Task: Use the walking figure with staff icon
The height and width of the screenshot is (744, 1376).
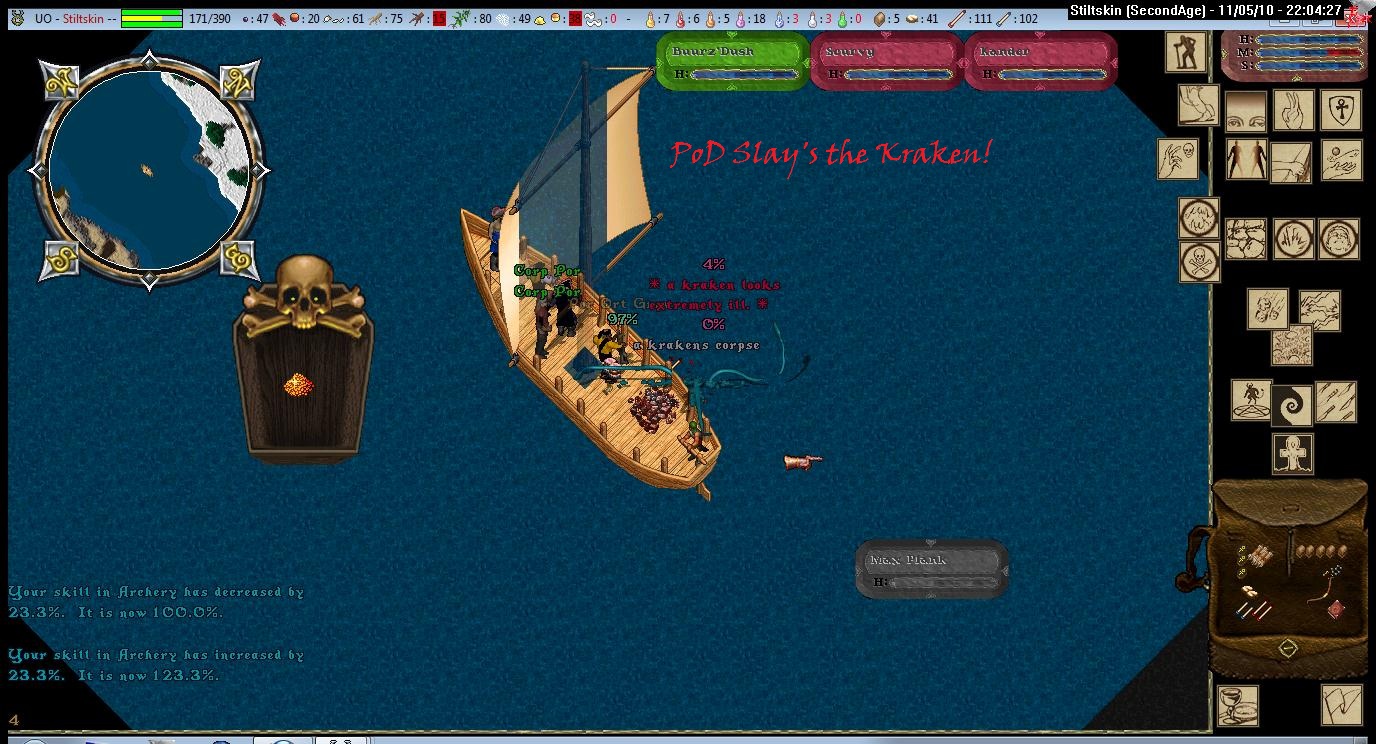Action: point(1186,52)
